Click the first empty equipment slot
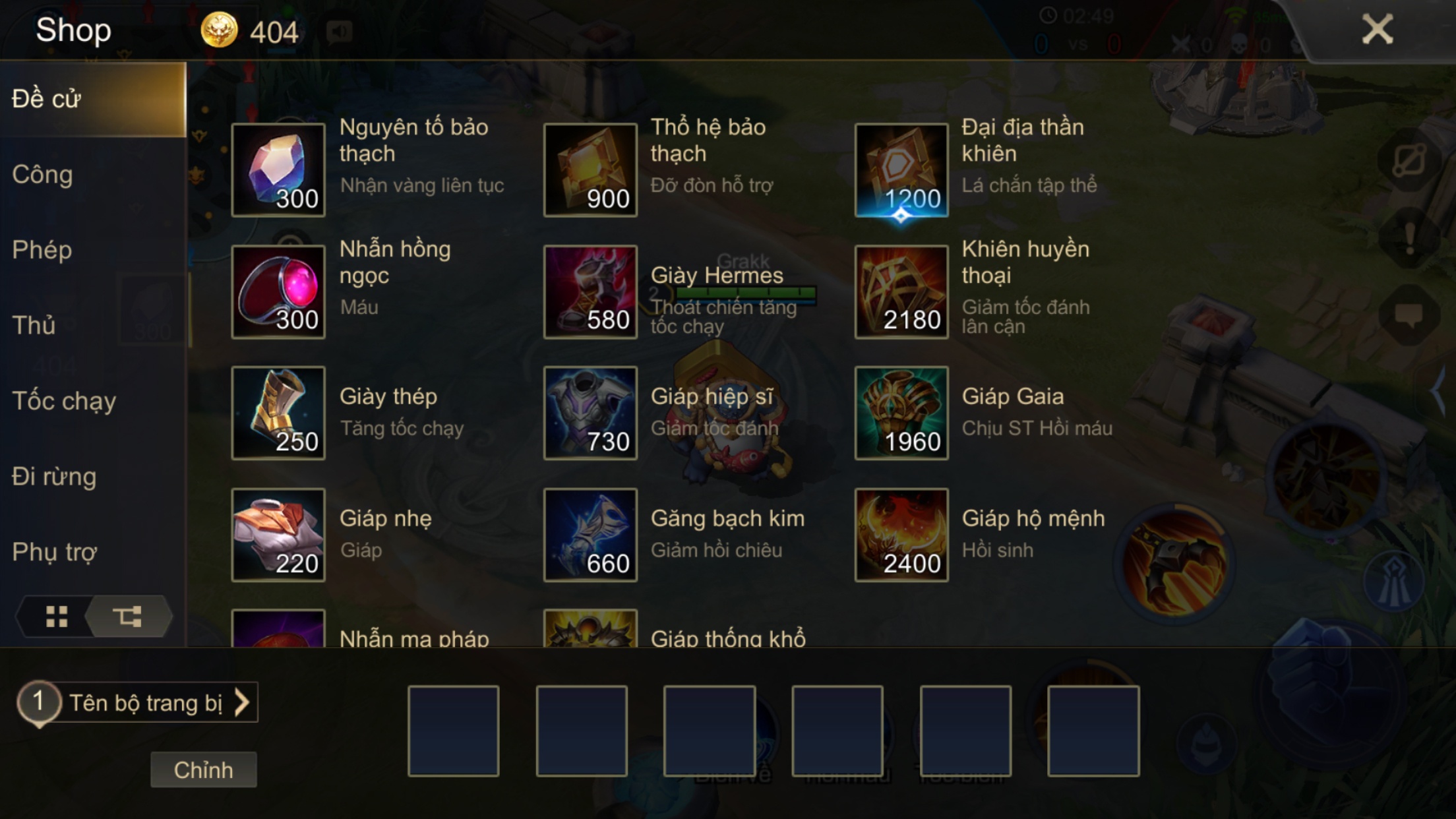Image resolution: width=1456 pixels, height=819 pixels. (x=453, y=732)
